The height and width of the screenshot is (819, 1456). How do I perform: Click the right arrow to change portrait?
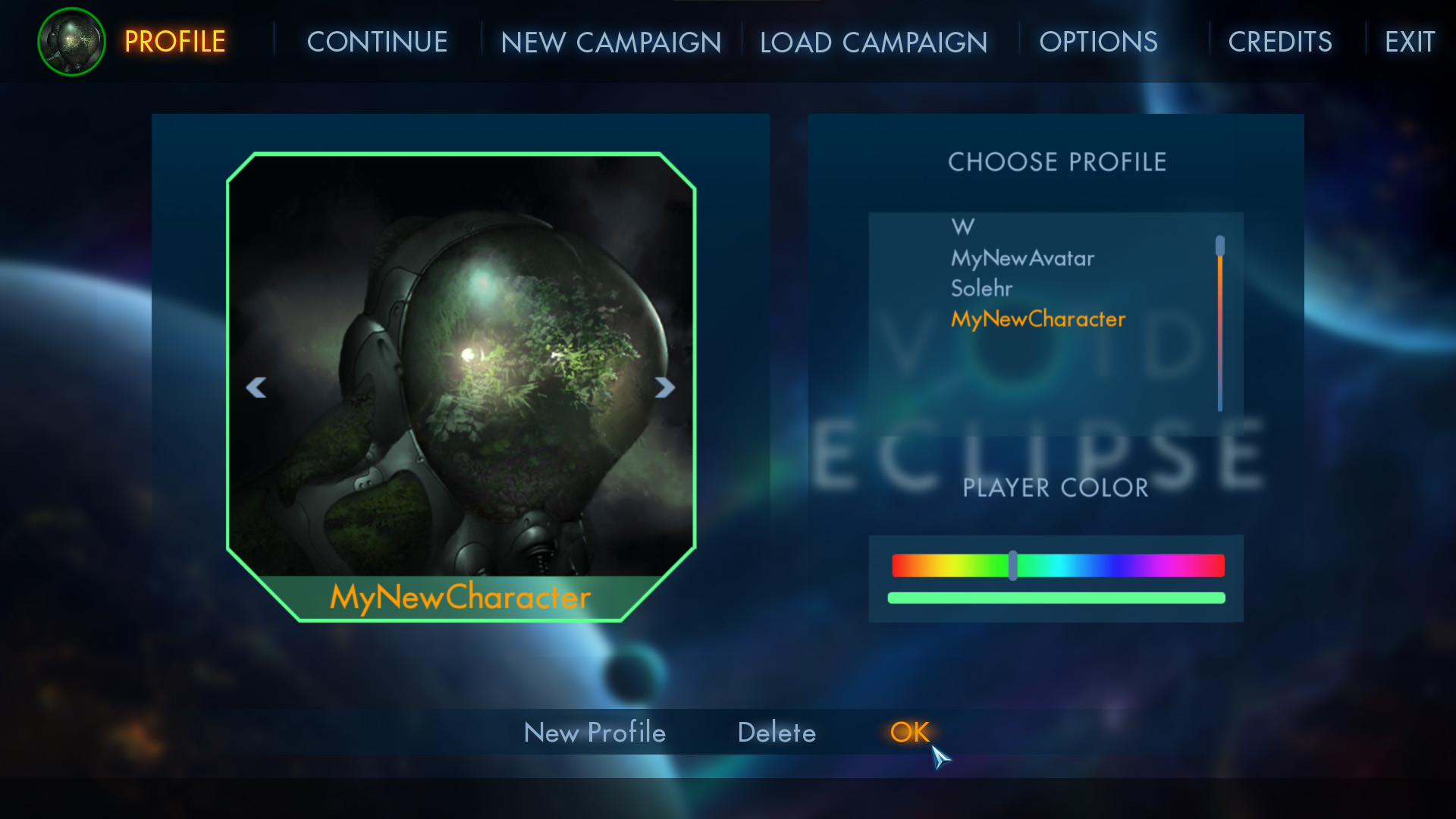tap(664, 388)
